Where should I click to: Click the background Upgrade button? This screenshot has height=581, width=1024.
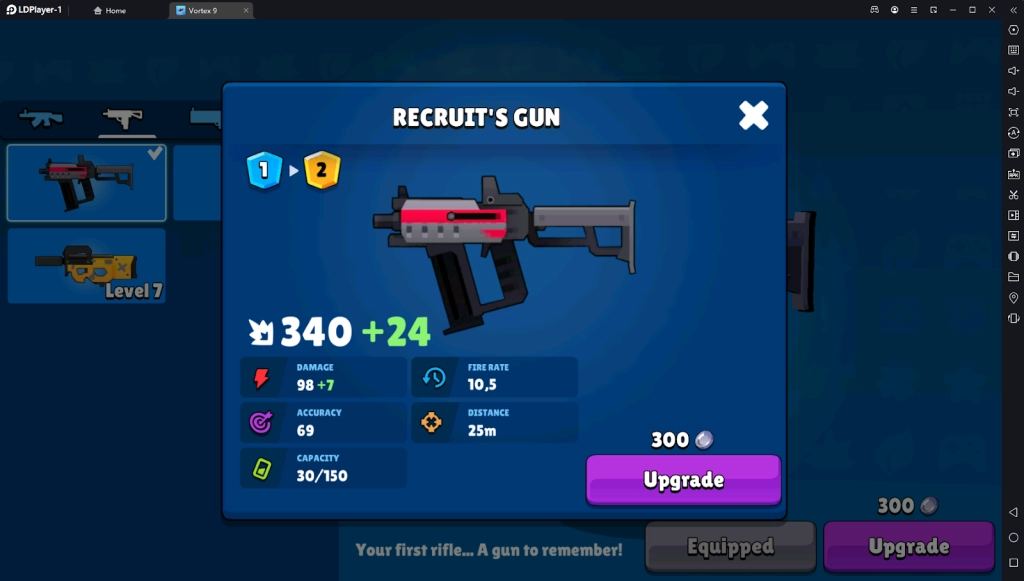908,546
